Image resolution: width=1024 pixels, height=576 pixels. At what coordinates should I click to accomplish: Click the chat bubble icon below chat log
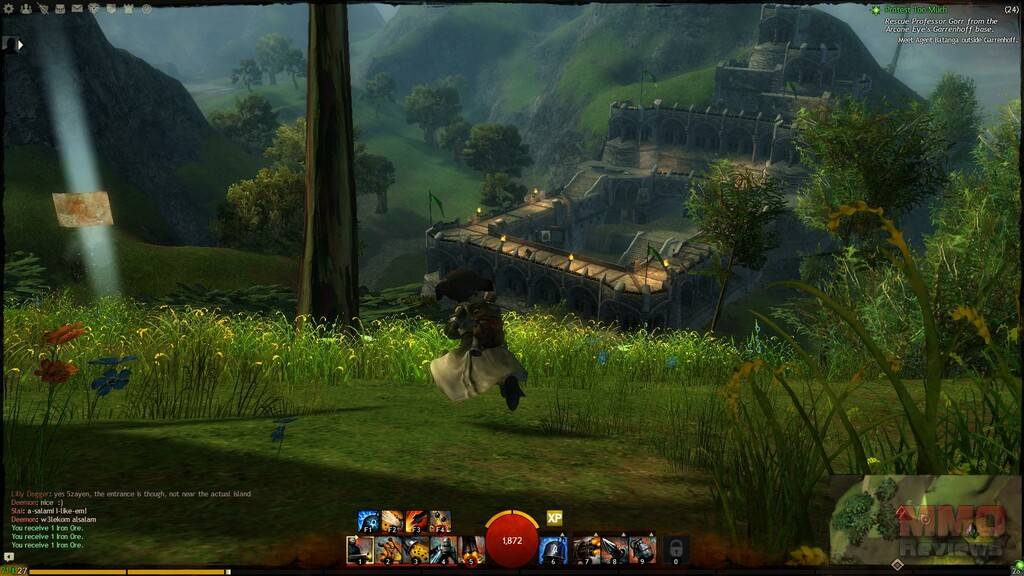click(x=9, y=557)
